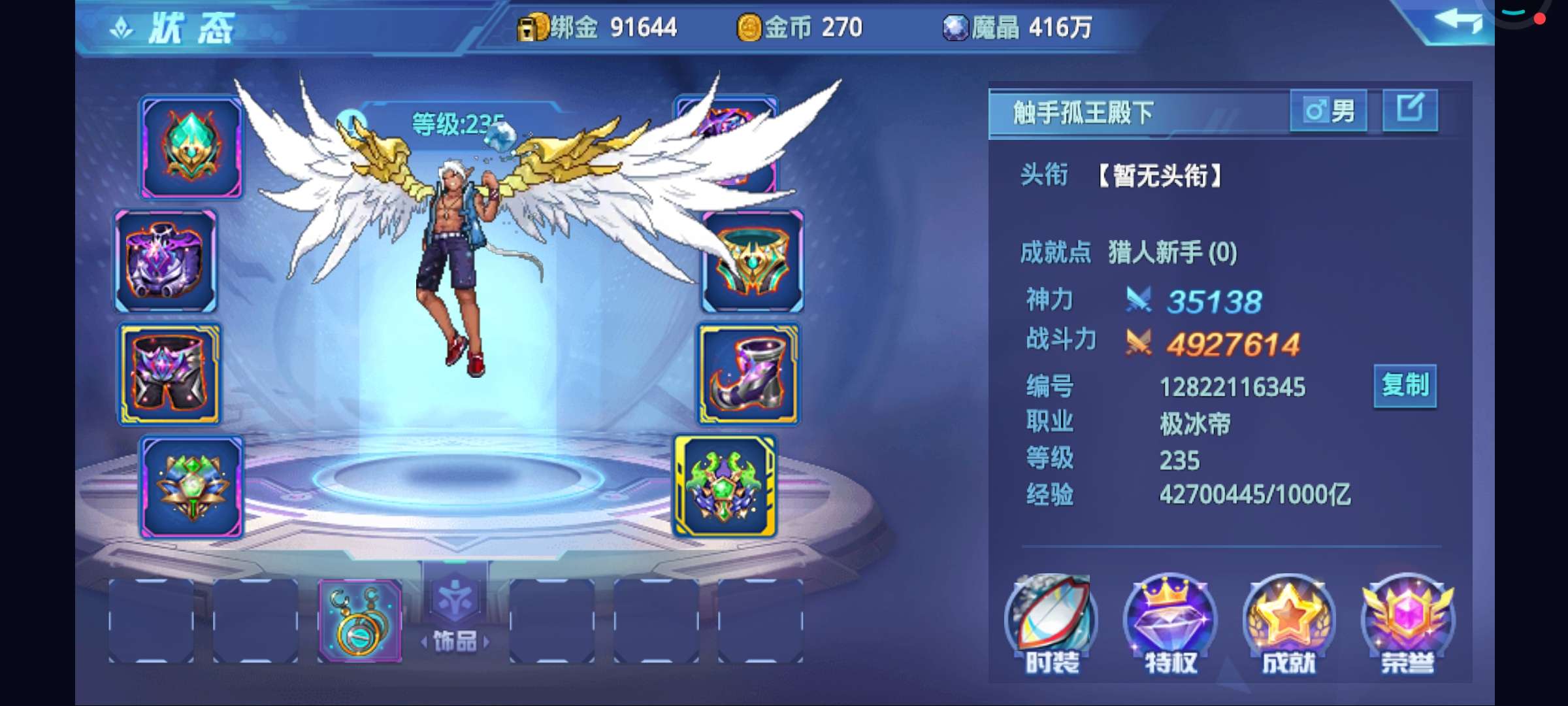Click right arrow beside 饰品 category

point(487,642)
